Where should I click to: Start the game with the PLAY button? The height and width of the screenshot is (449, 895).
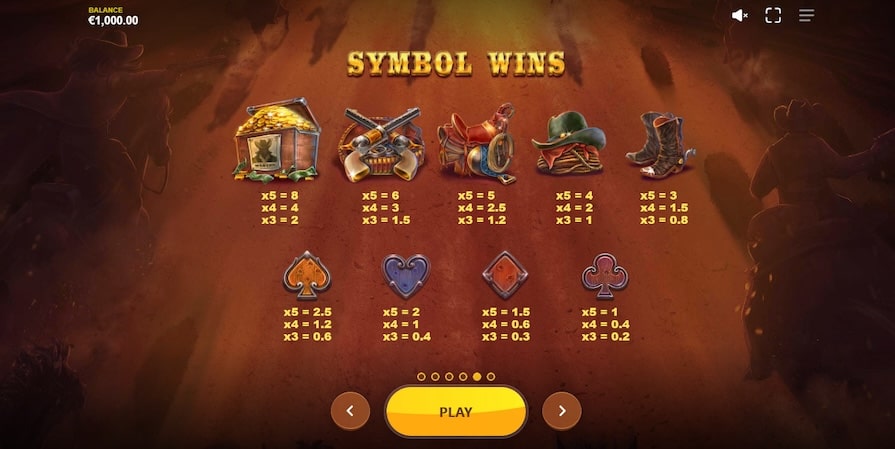(456, 411)
